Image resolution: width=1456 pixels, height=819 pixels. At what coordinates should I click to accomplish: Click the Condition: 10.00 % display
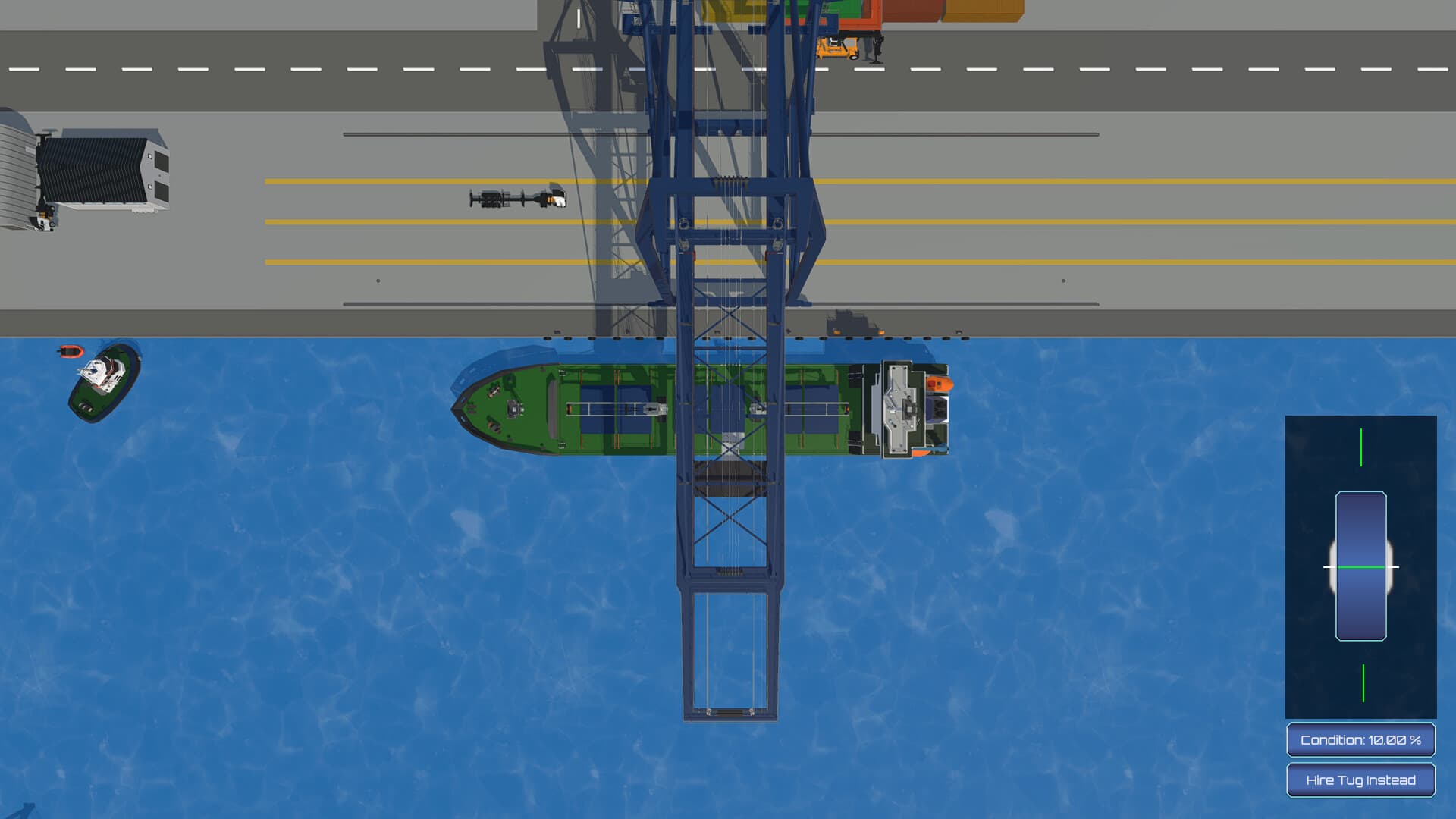click(1360, 738)
